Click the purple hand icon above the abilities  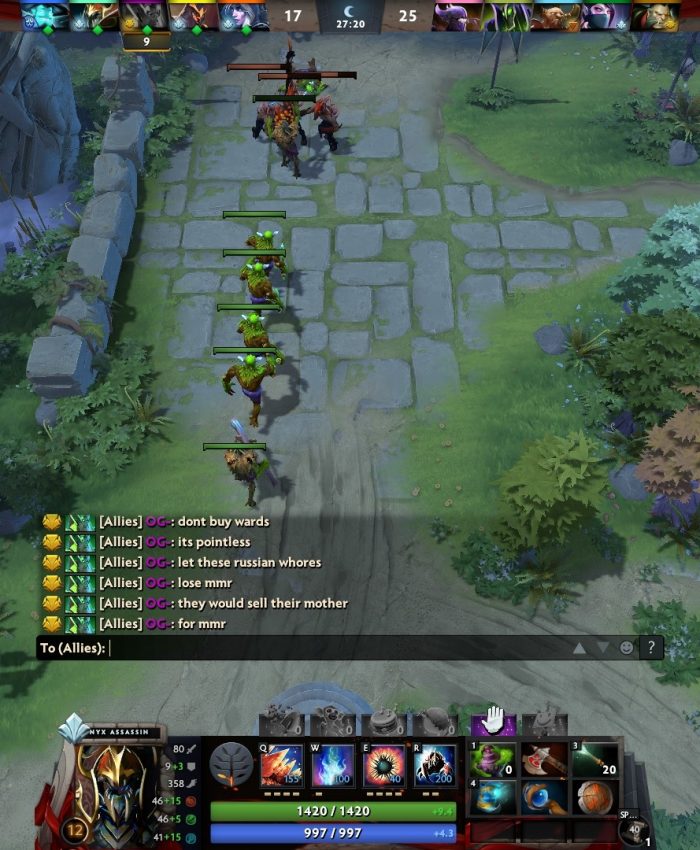(x=493, y=720)
